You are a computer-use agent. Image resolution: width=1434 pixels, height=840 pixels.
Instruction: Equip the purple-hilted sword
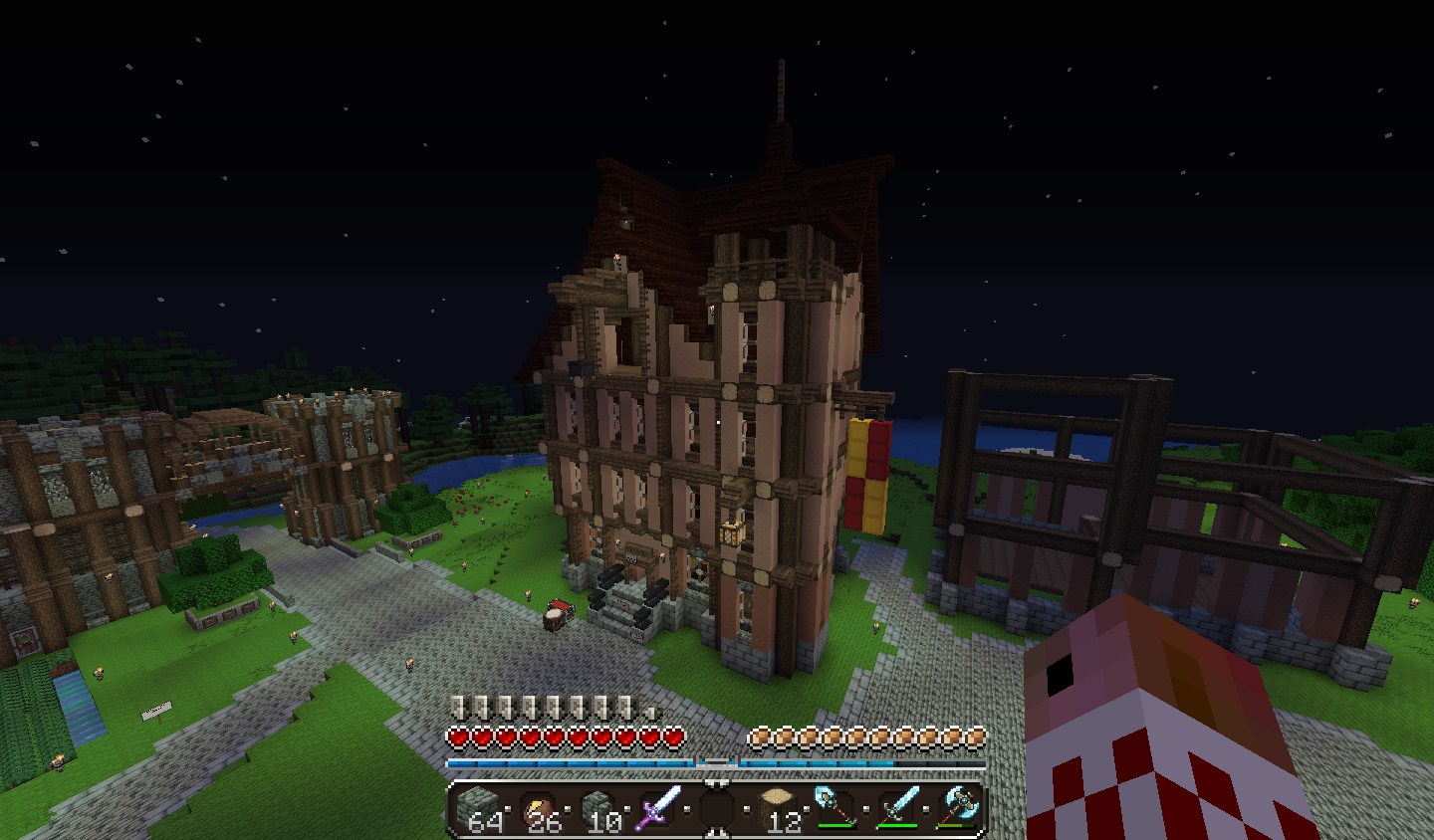(658, 806)
